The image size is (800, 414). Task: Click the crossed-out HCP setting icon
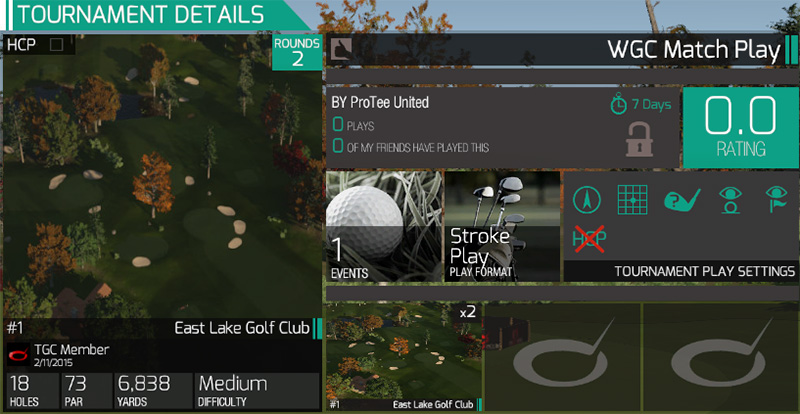click(x=588, y=240)
